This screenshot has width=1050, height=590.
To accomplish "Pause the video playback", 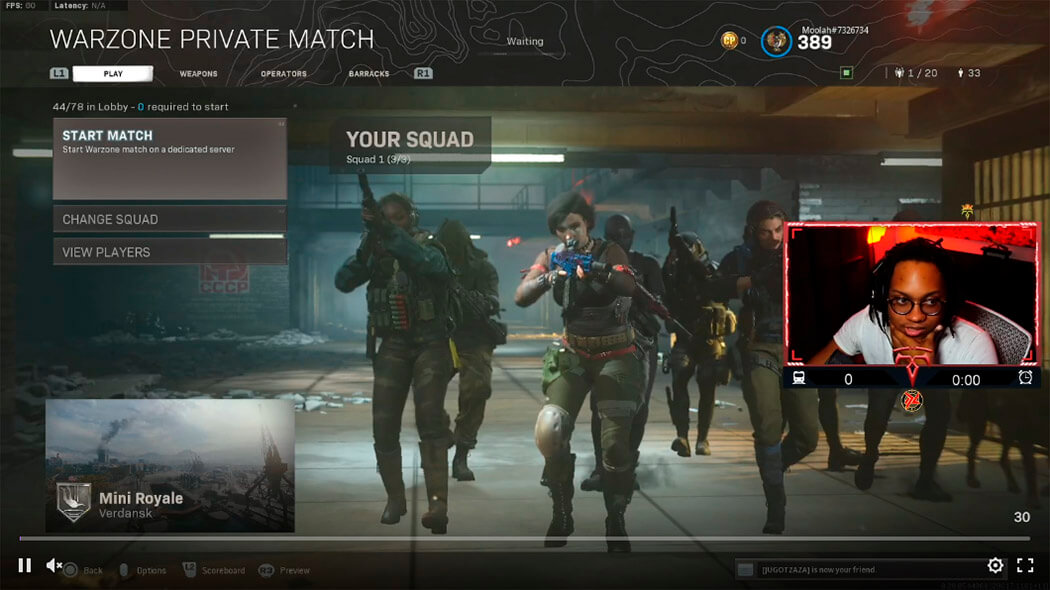I will (24, 565).
